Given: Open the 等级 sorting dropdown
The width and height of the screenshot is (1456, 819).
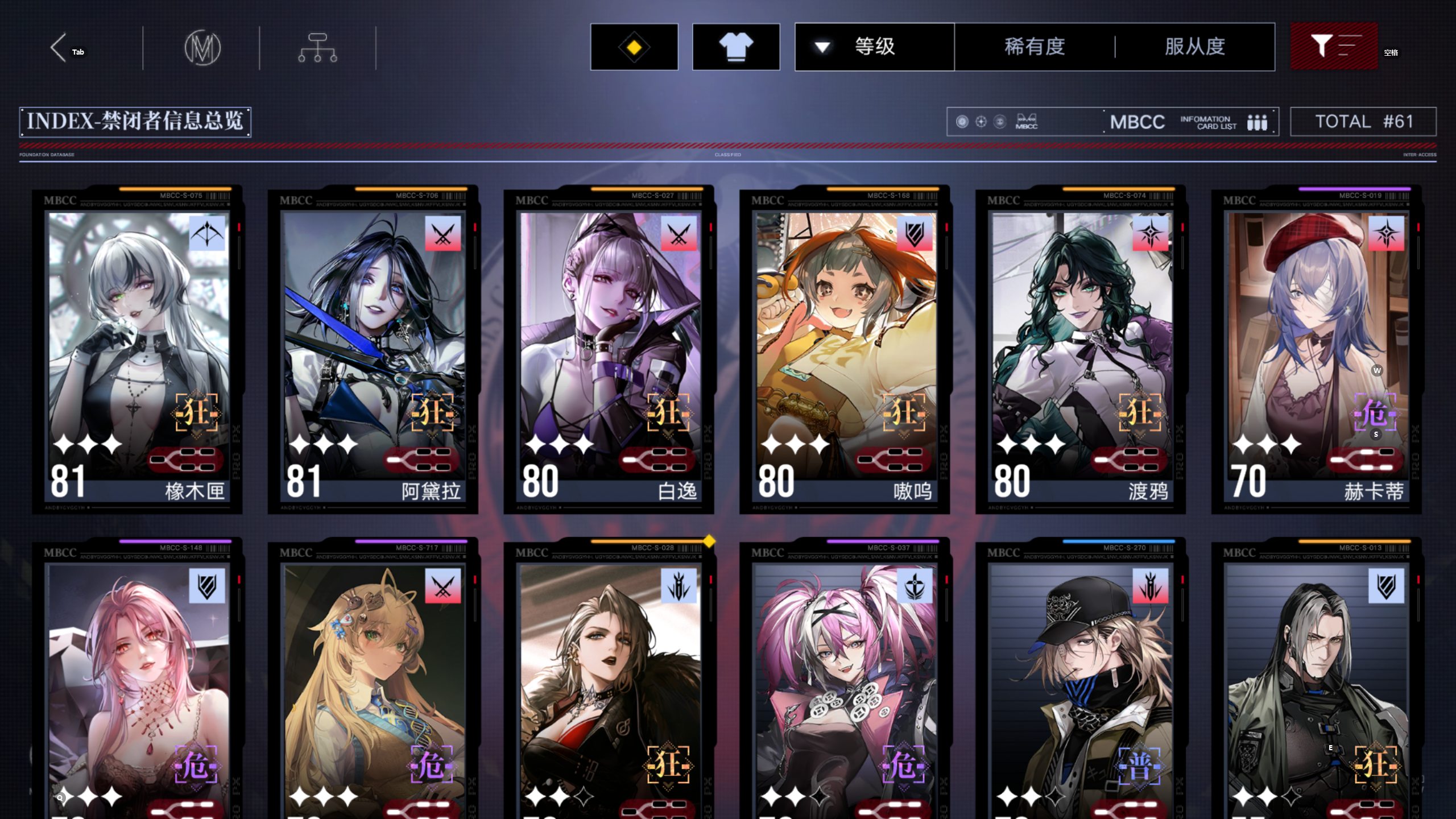Looking at the screenshot, I should tap(874, 47).
